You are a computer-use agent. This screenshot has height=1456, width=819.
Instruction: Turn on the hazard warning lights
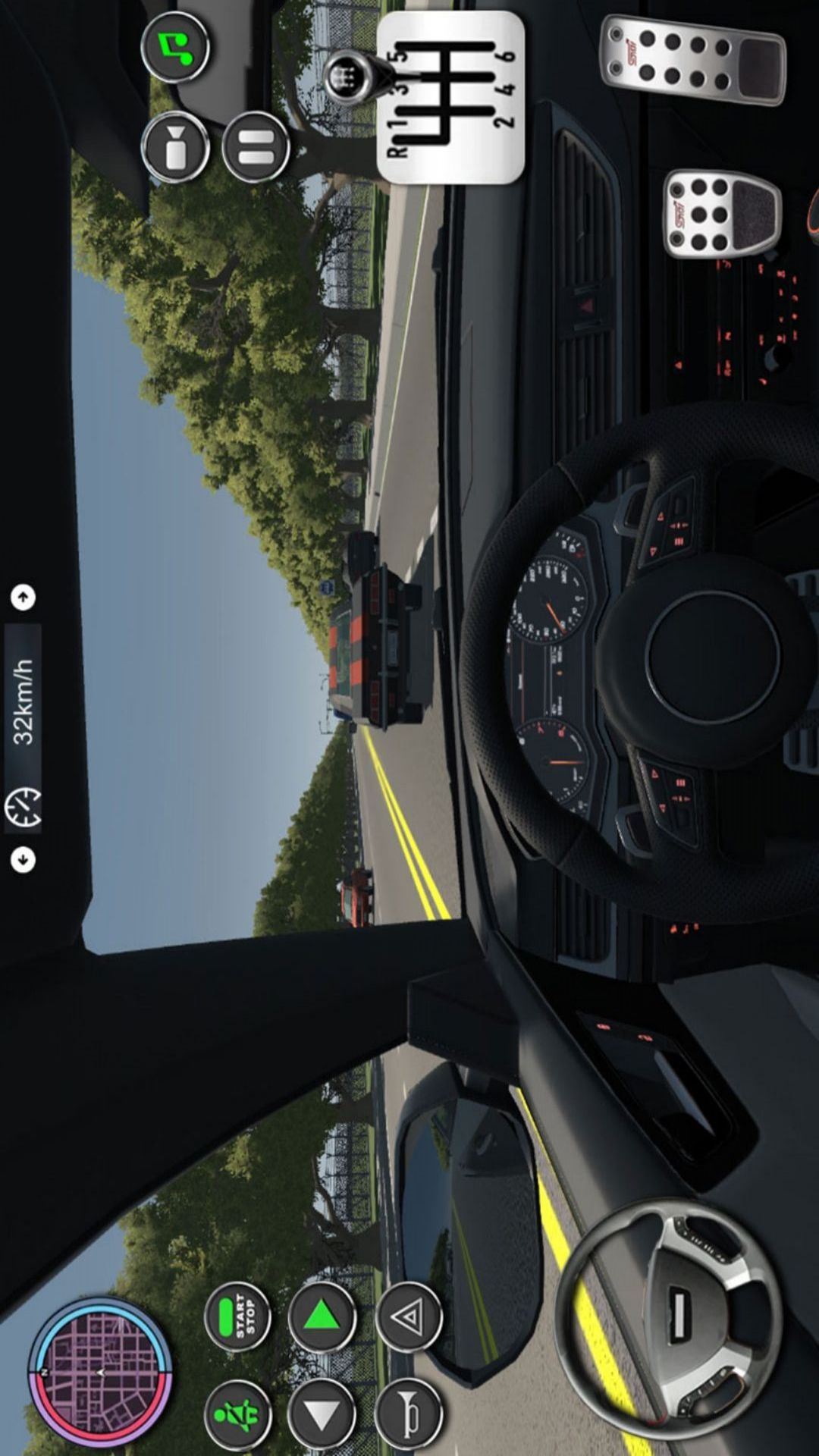pyautogui.click(x=409, y=1318)
